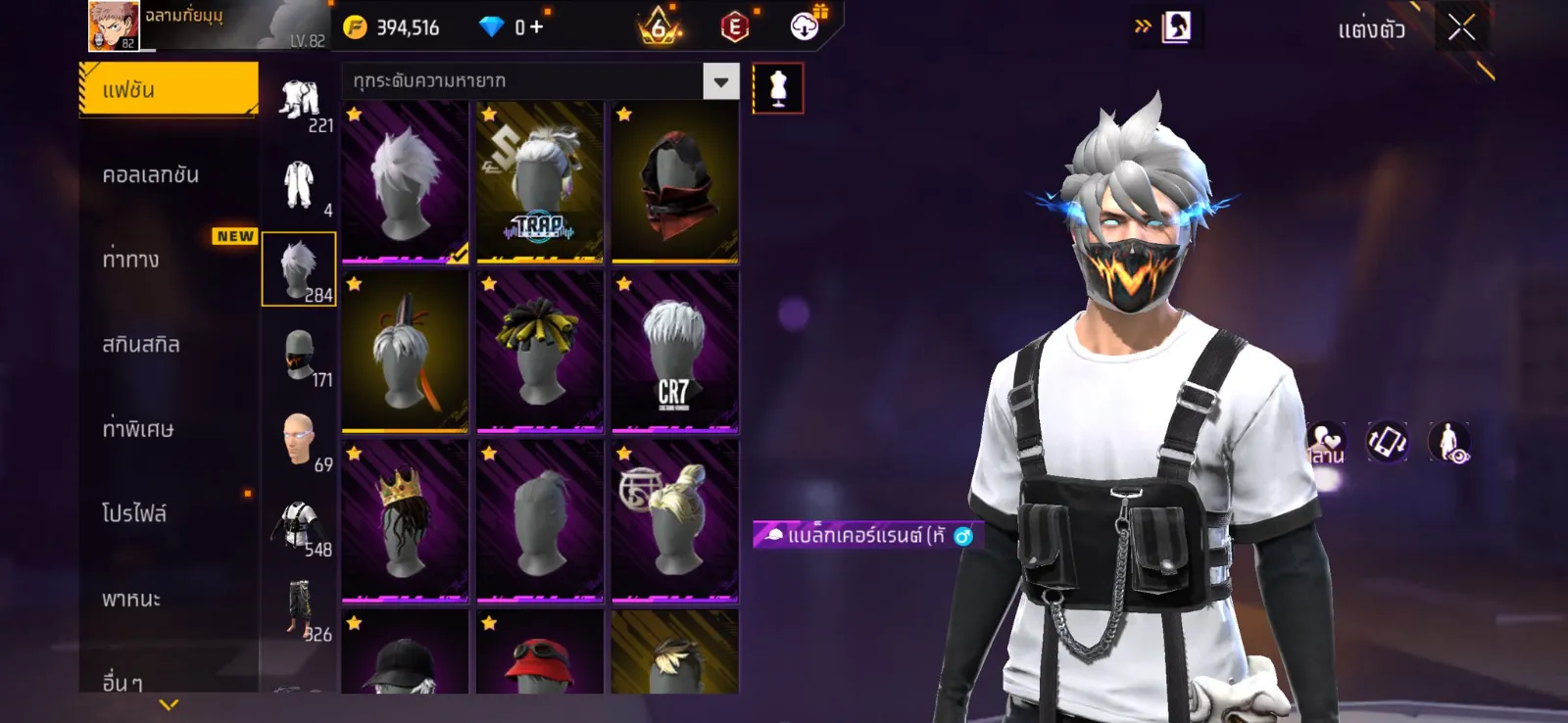
Task: Equip the dark red hood item
Action: point(674,182)
